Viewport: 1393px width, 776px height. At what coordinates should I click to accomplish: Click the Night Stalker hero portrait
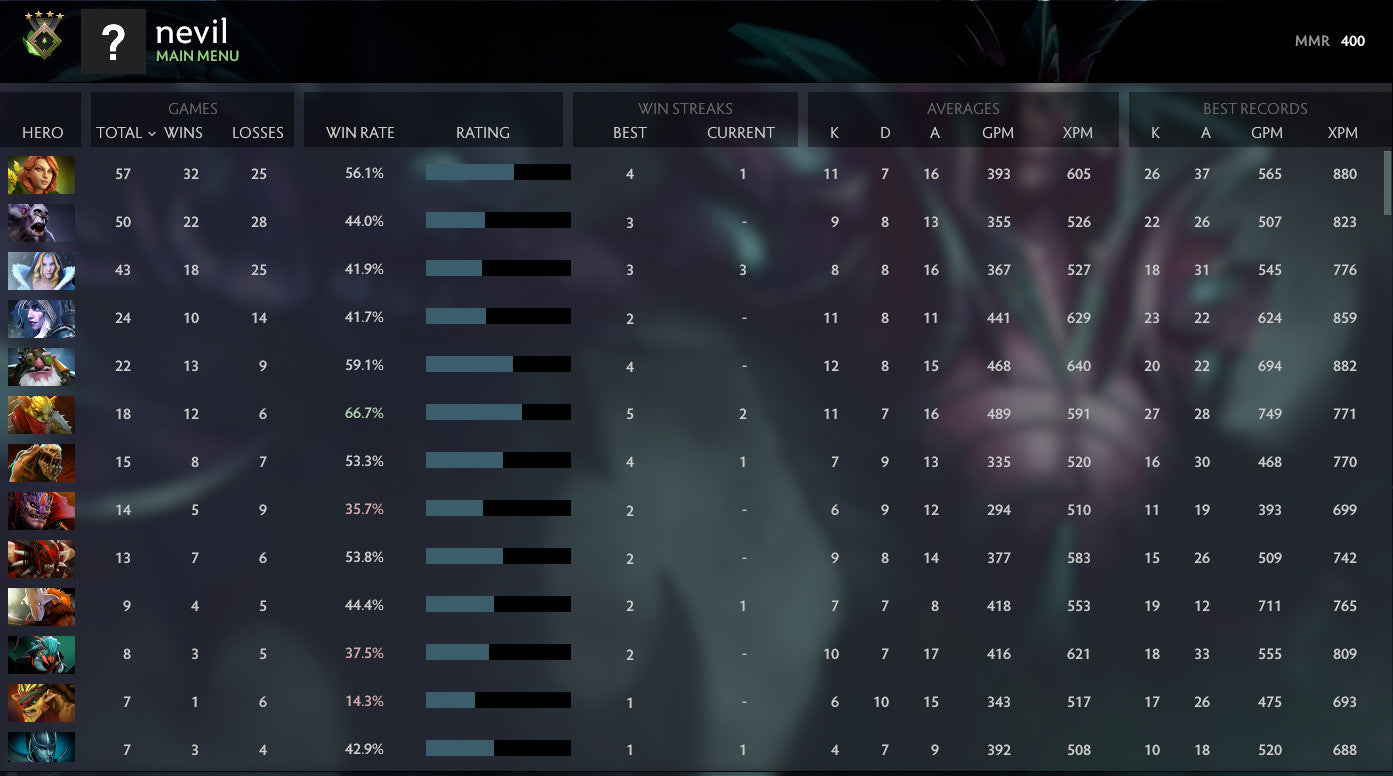tap(41, 222)
